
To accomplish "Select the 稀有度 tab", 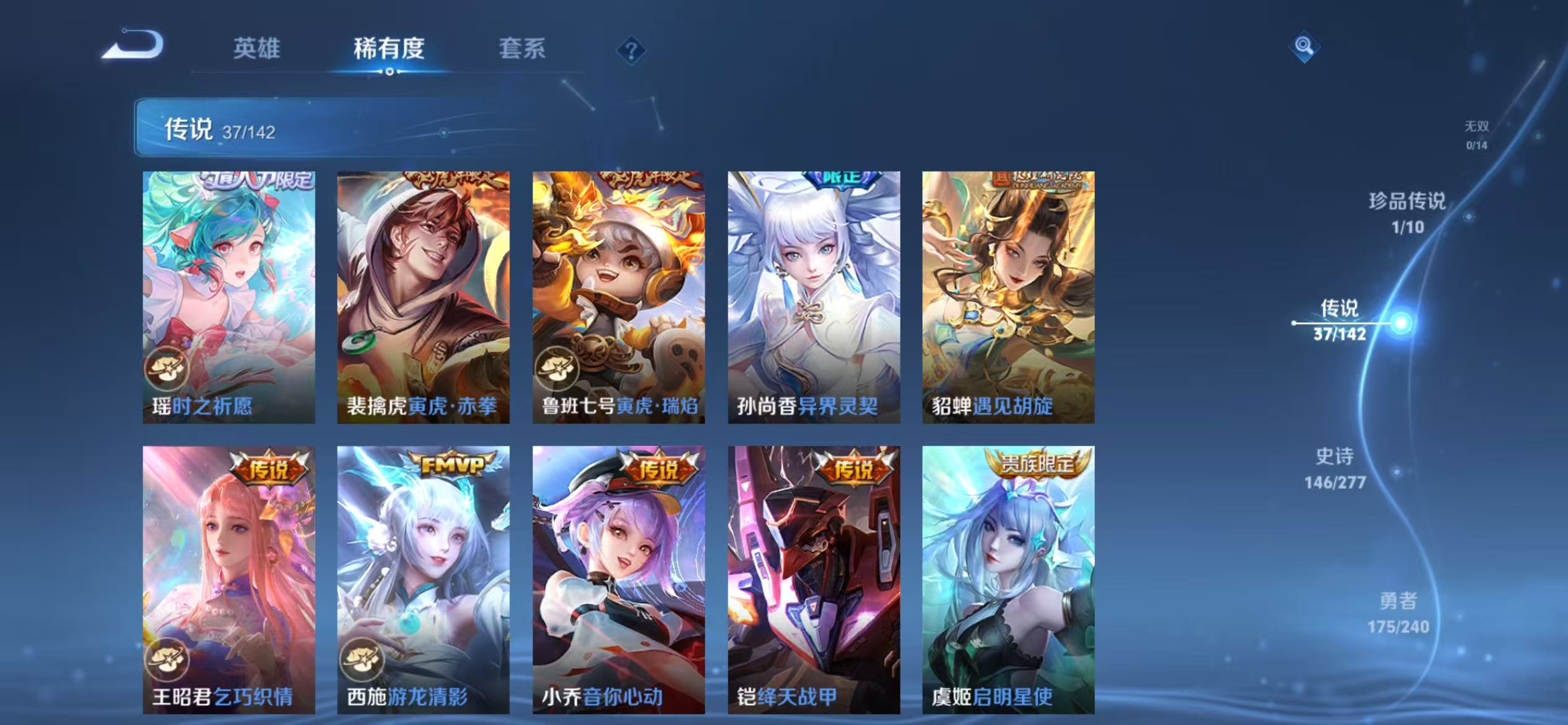I will pos(390,49).
